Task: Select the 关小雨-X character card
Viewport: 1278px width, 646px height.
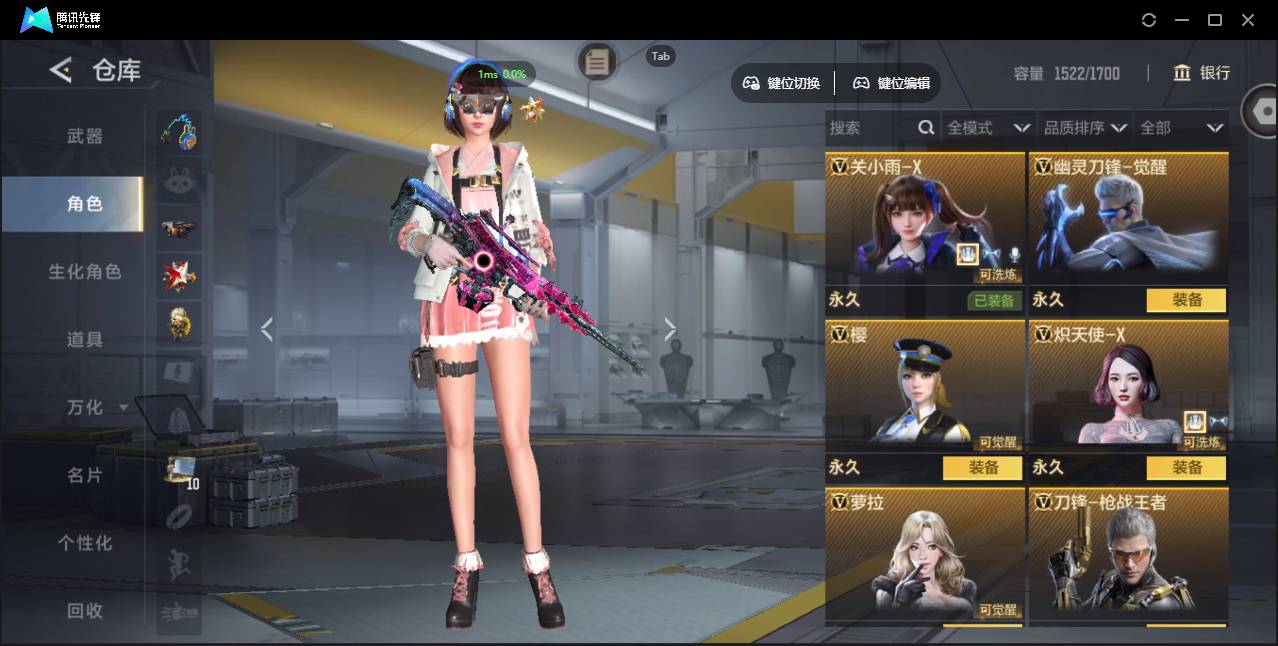Action: 924,220
